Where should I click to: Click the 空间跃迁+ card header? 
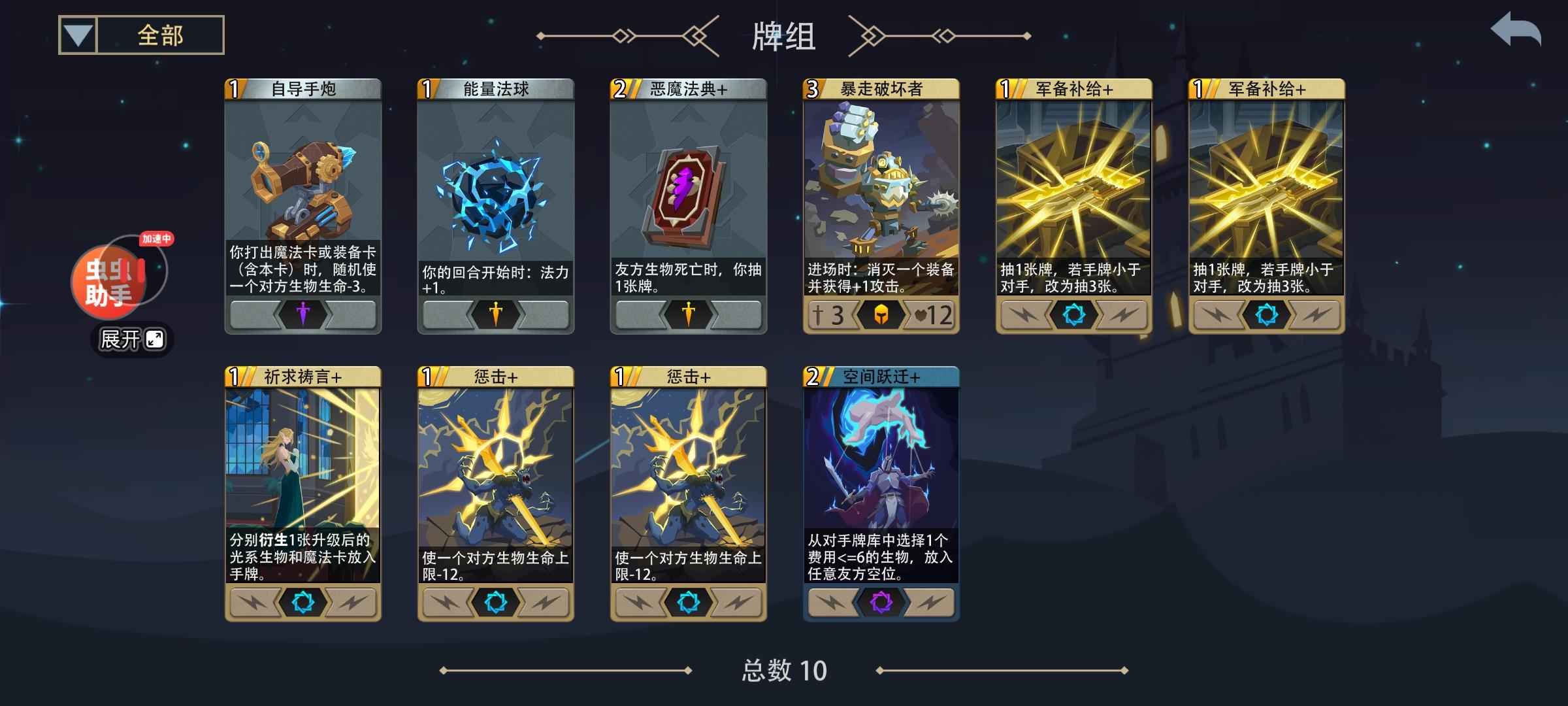tap(880, 377)
